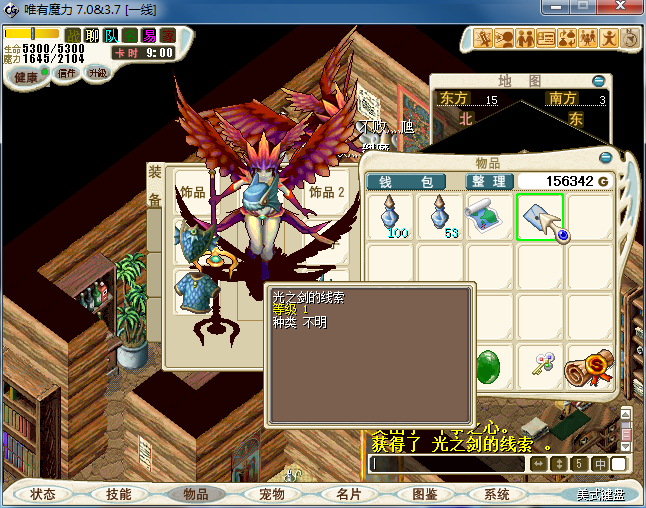Open the 系统 system menu

(x=497, y=494)
